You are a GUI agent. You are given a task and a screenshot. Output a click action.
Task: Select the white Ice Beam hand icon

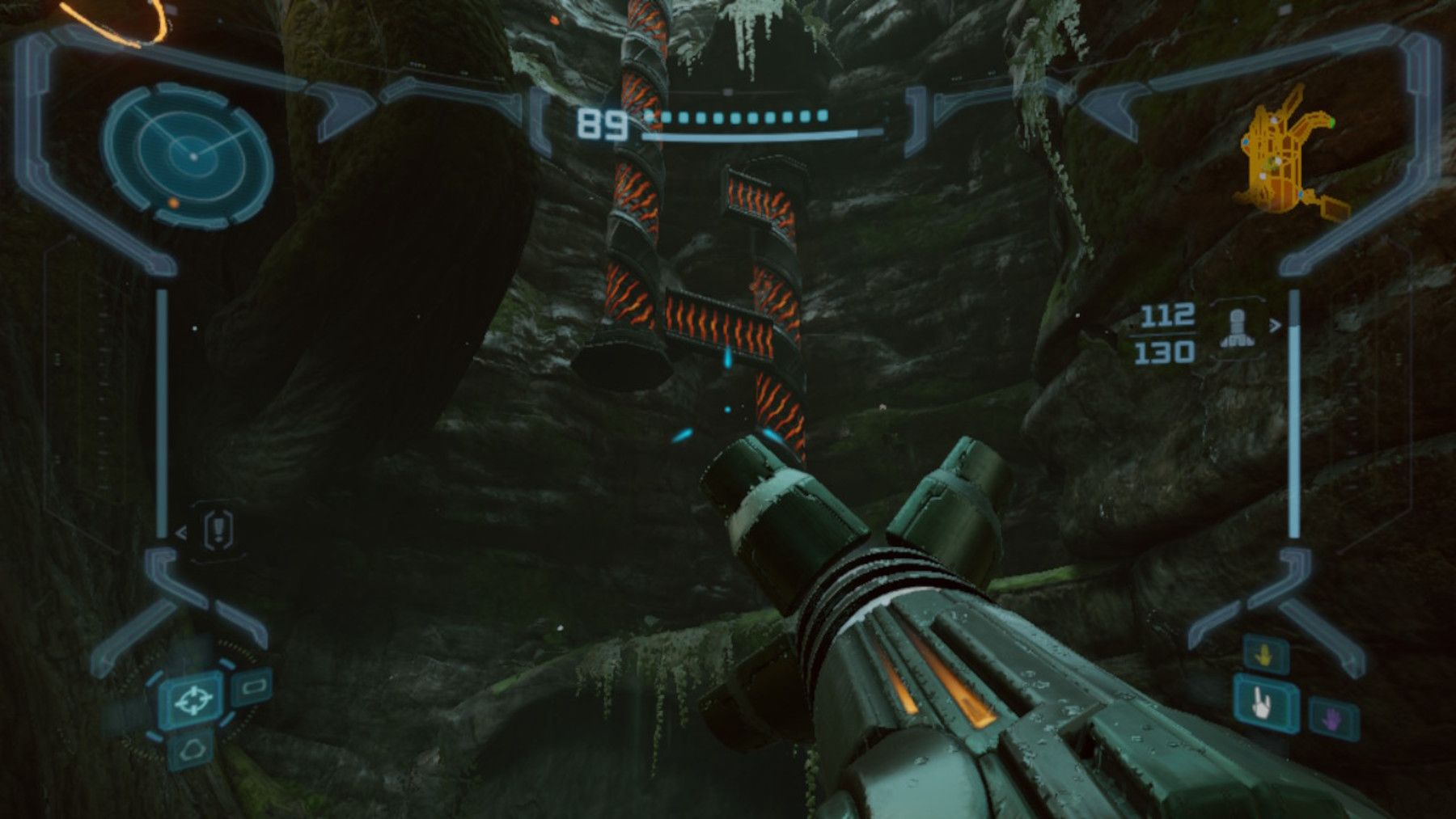1262,705
